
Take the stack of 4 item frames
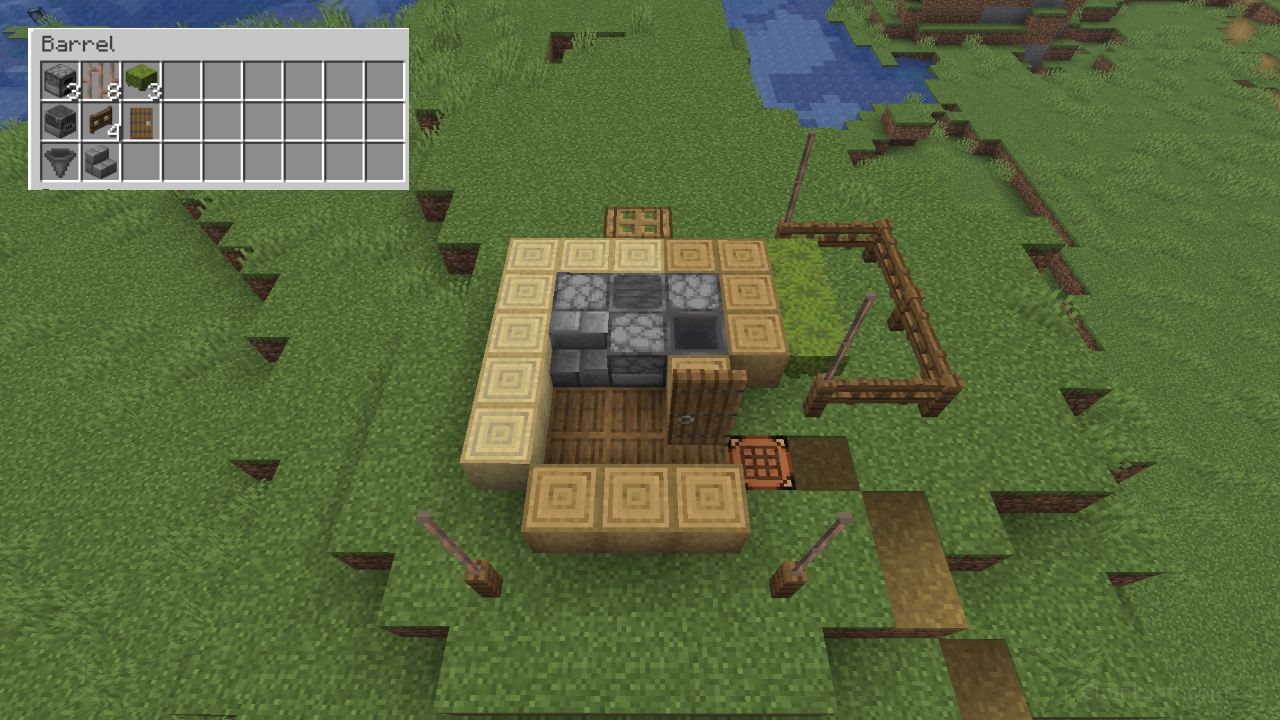pos(98,122)
